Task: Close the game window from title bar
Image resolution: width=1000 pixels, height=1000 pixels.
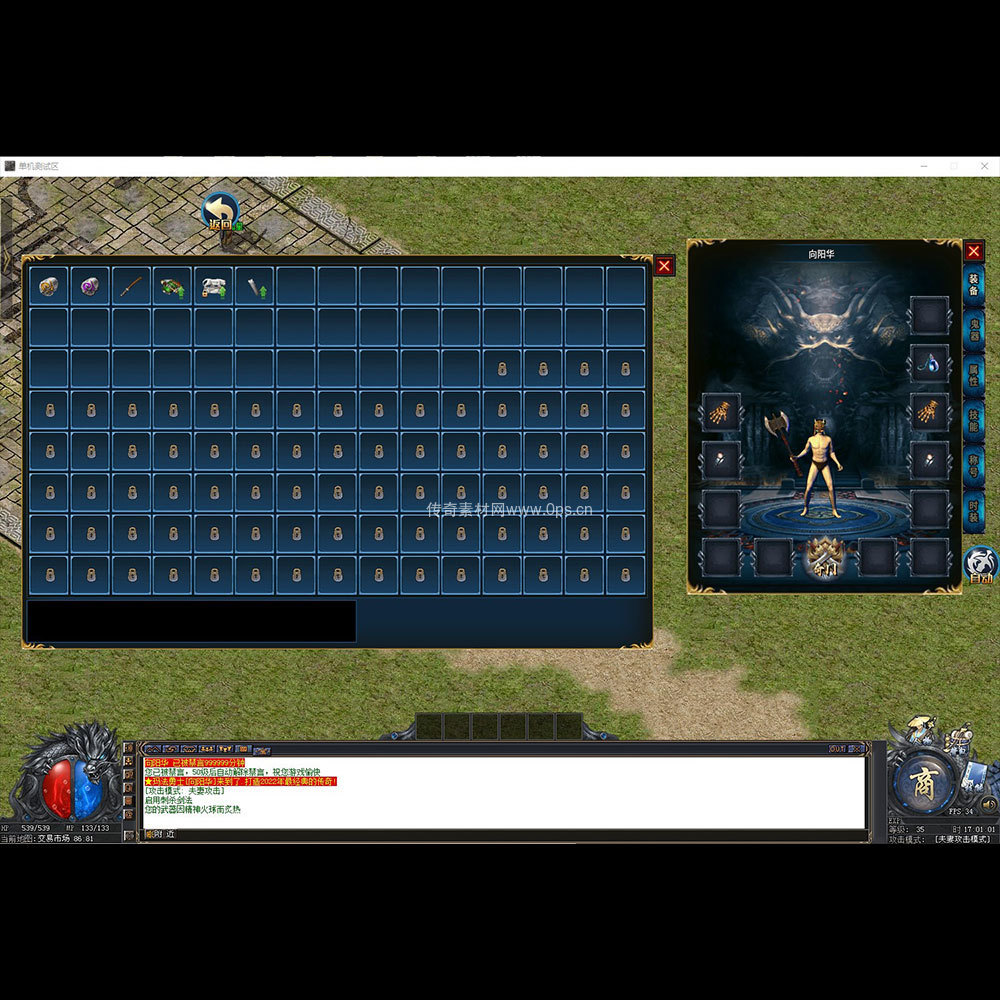Action: [985, 166]
